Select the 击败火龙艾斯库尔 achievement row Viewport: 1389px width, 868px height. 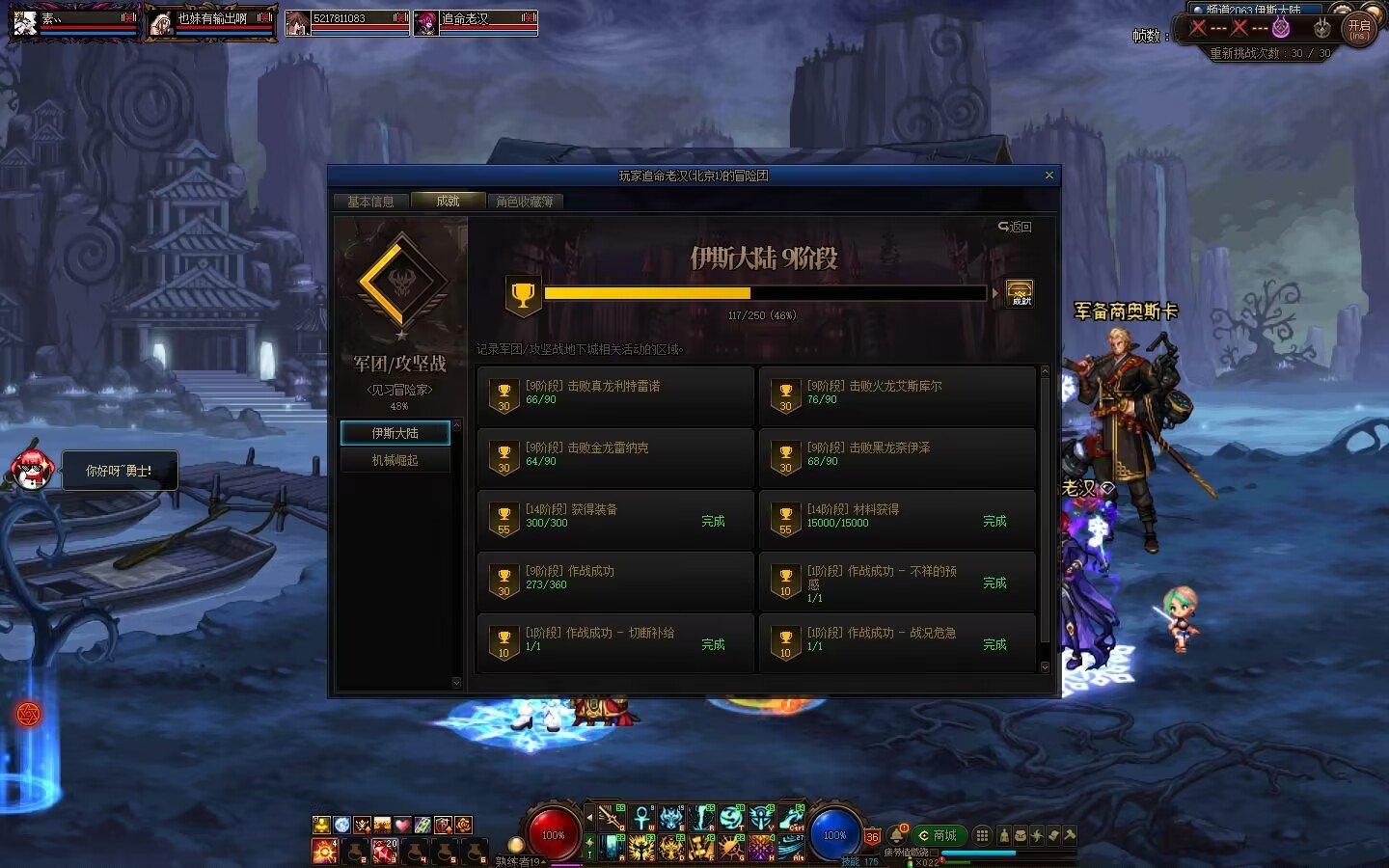coord(897,395)
